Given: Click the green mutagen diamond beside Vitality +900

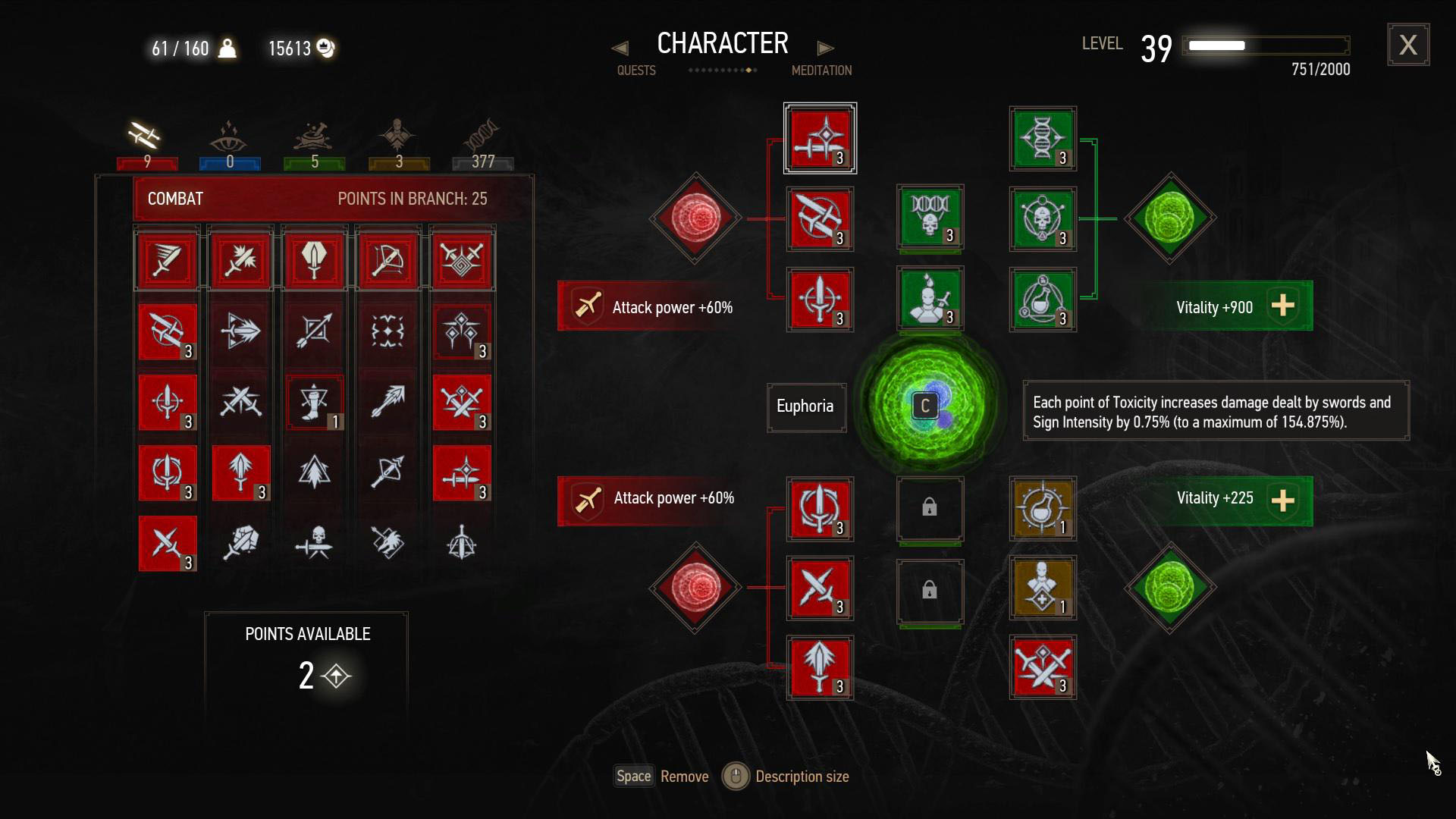Looking at the screenshot, I should pos(1170,220).
